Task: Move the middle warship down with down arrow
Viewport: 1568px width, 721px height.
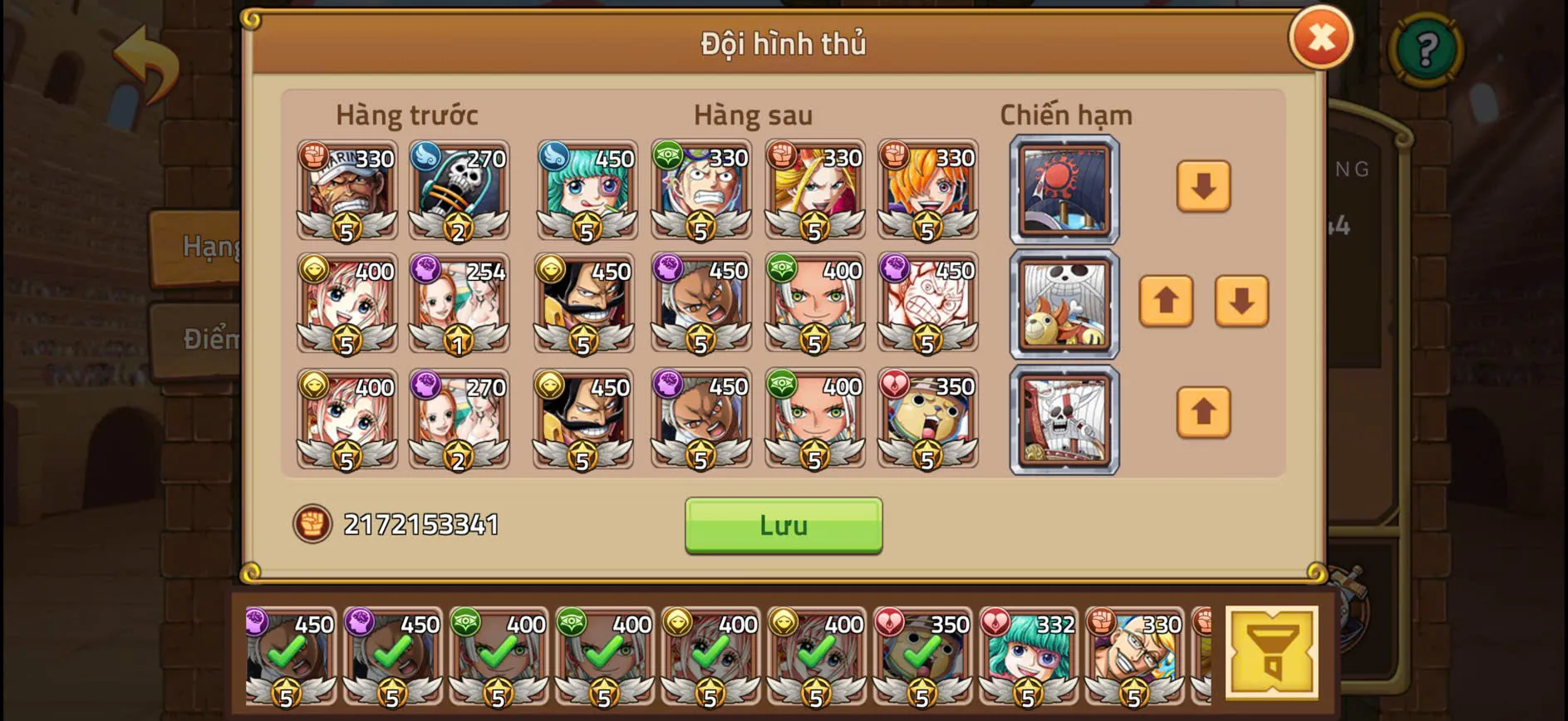Action: point(1242,302)
